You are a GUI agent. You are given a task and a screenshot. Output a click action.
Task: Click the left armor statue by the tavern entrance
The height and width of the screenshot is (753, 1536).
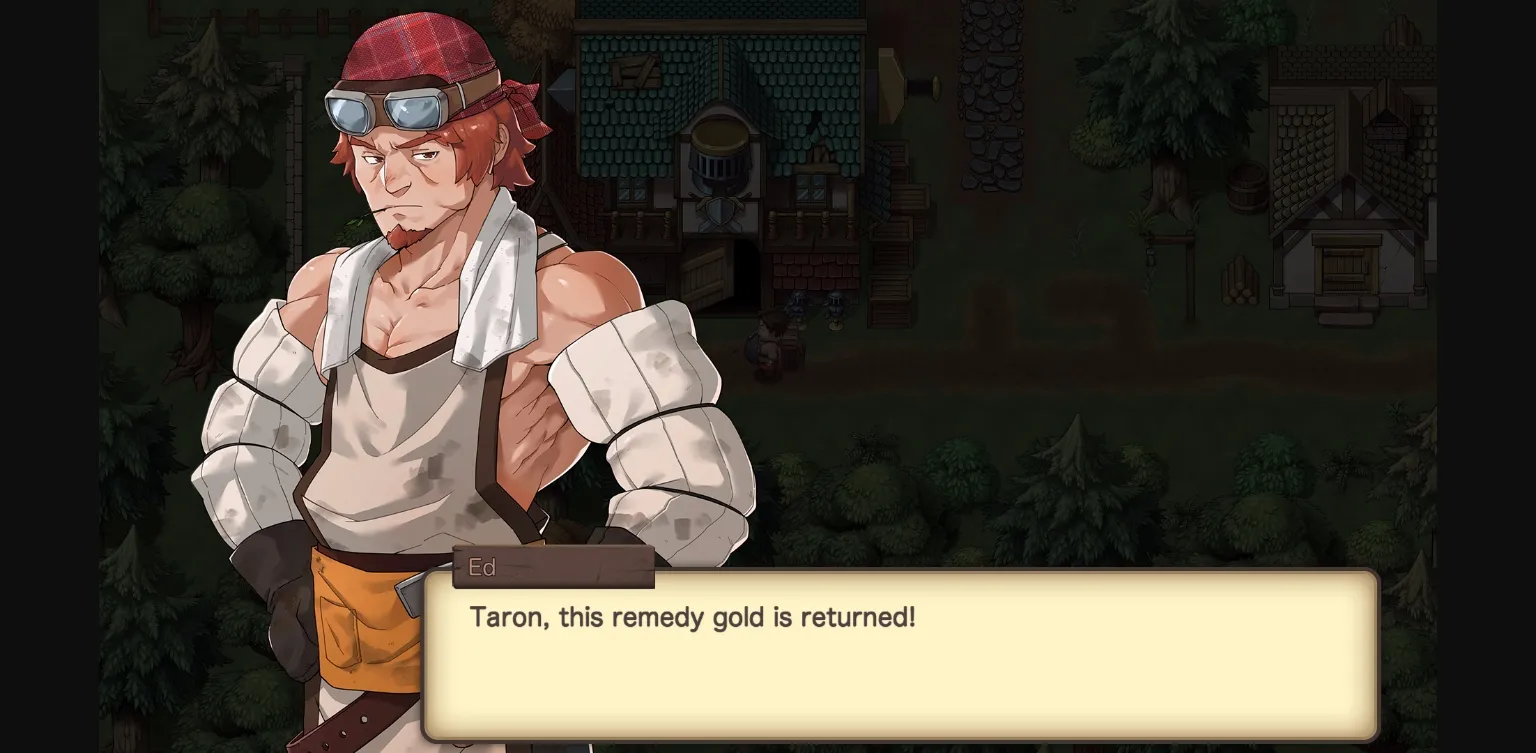click(799, 308)
